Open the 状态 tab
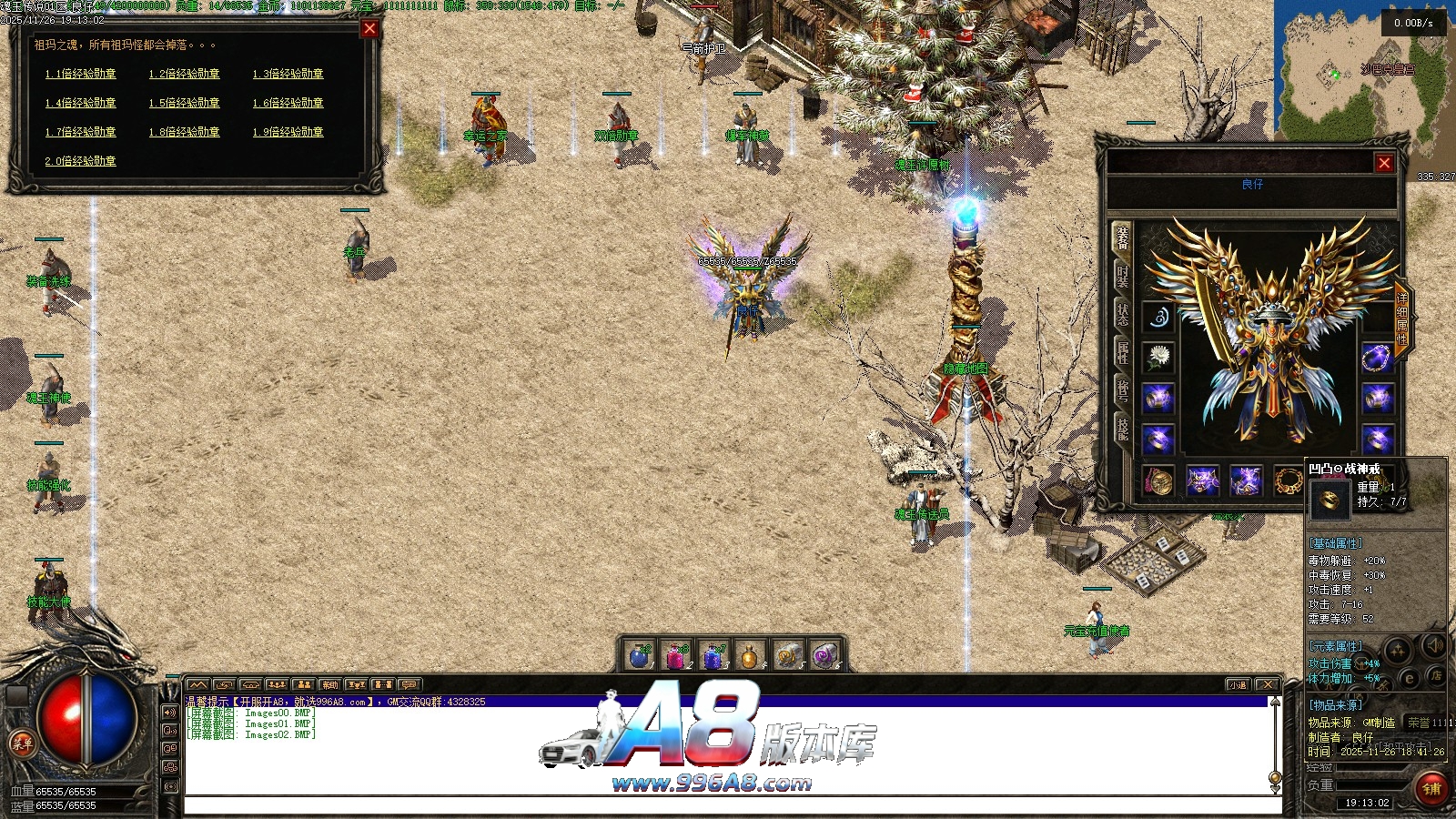The height and width of the screenshot is (819, 1456). [1122, 315]
